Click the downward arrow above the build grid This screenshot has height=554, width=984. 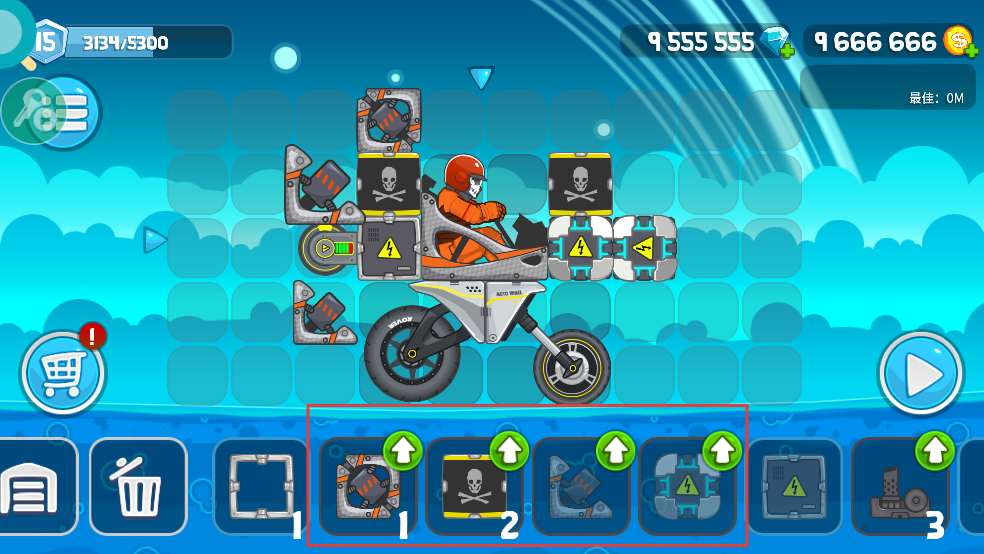[x=481, y=77]
